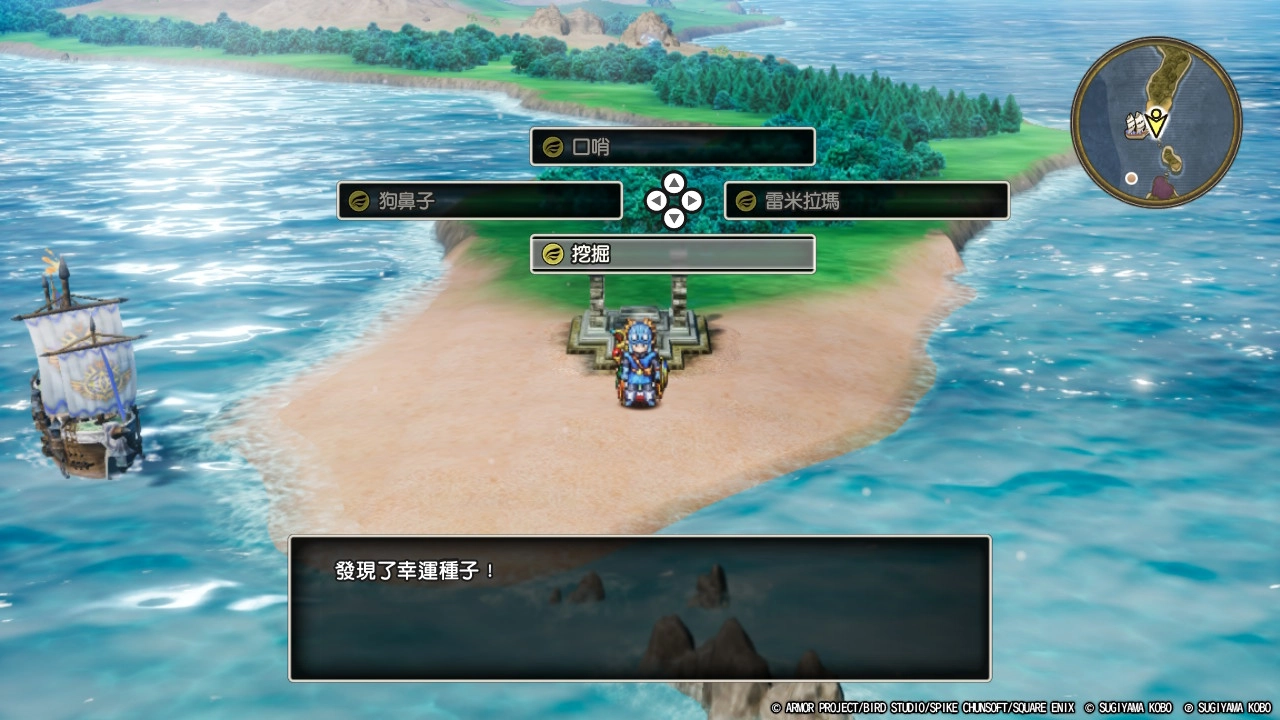Choose 雷米拉瑪 from the command ring
The image size is (1280, 720).
click(866, 201)
